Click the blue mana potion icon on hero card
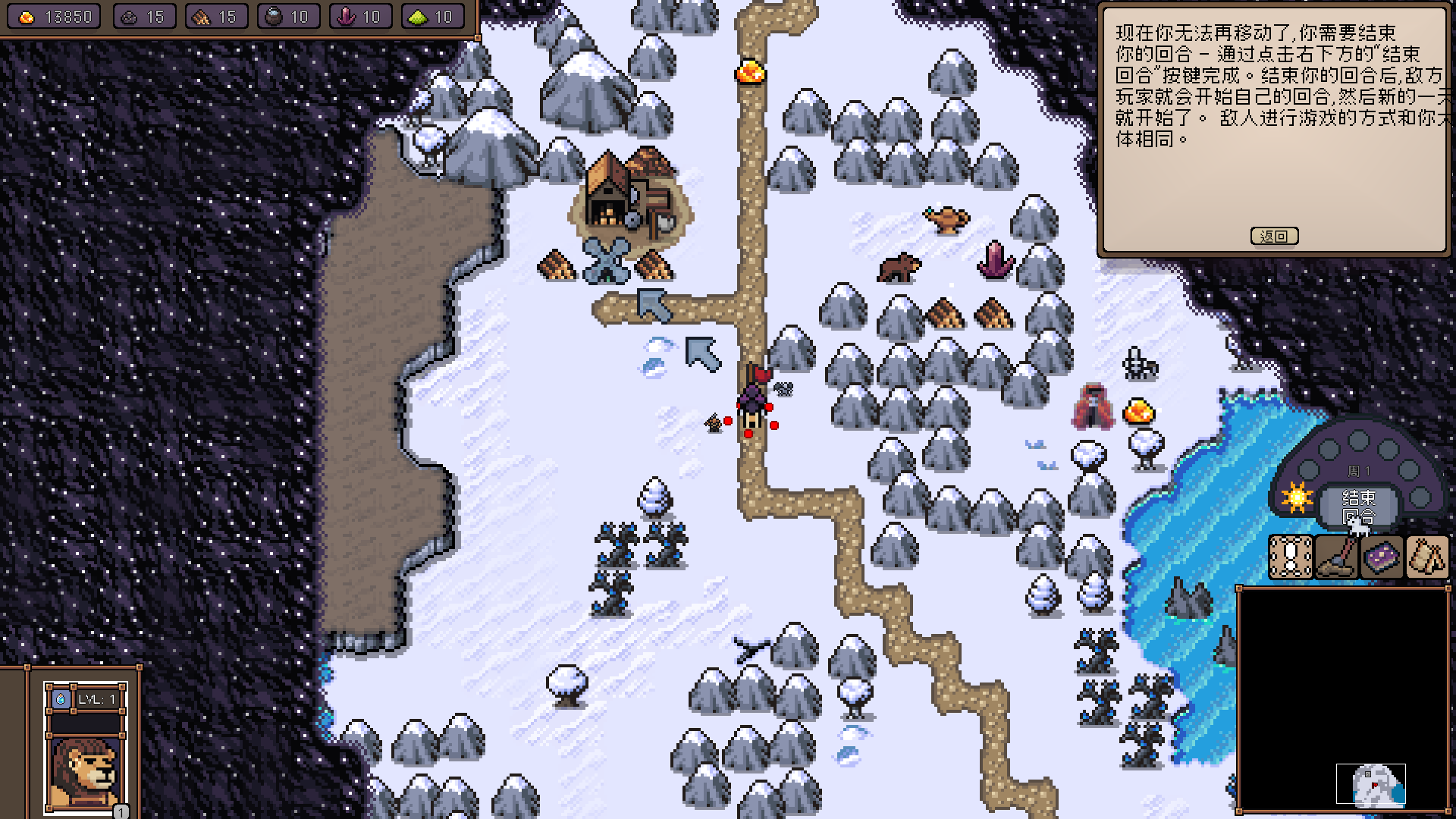This screenshot has width=1456, height=819. pyautogui.click(x=61, y=698)
